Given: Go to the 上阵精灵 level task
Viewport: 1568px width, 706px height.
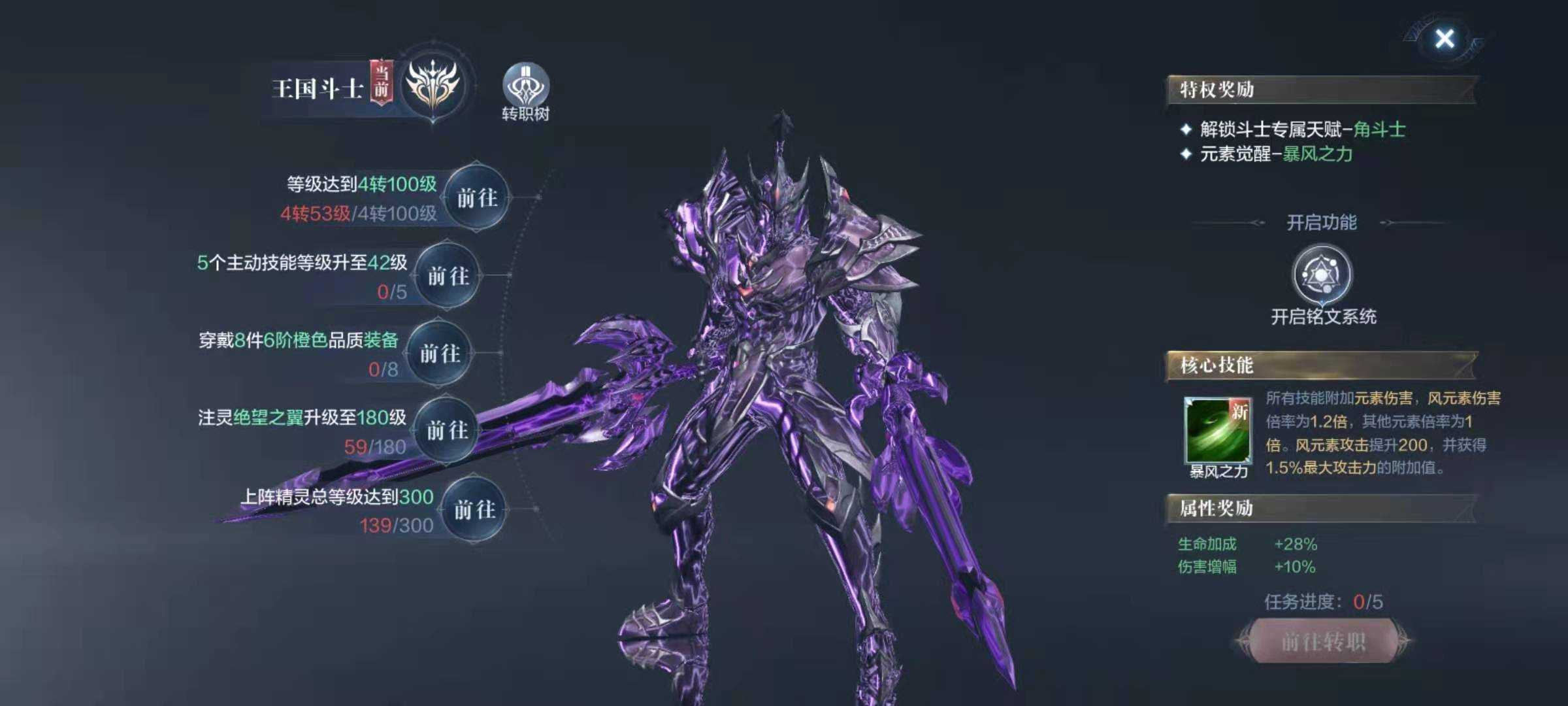Looking at the screenshot, I should click(x=475, y=509).
